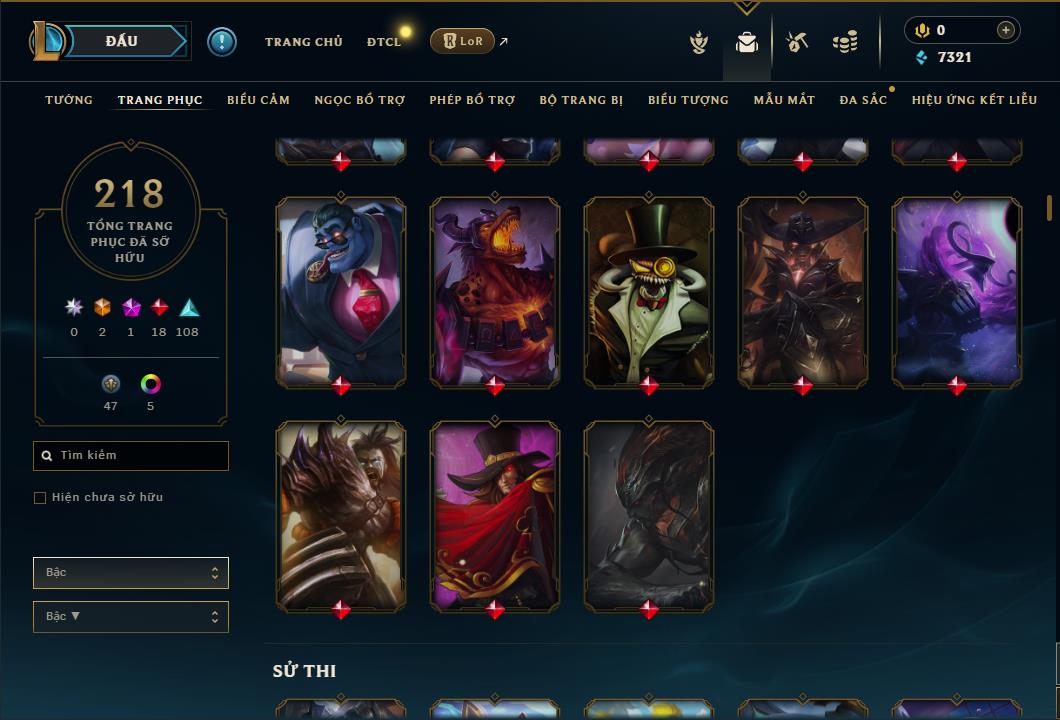Open the ĐTCL game mode
Screen dimensions: 1060x720
(383, 42)
